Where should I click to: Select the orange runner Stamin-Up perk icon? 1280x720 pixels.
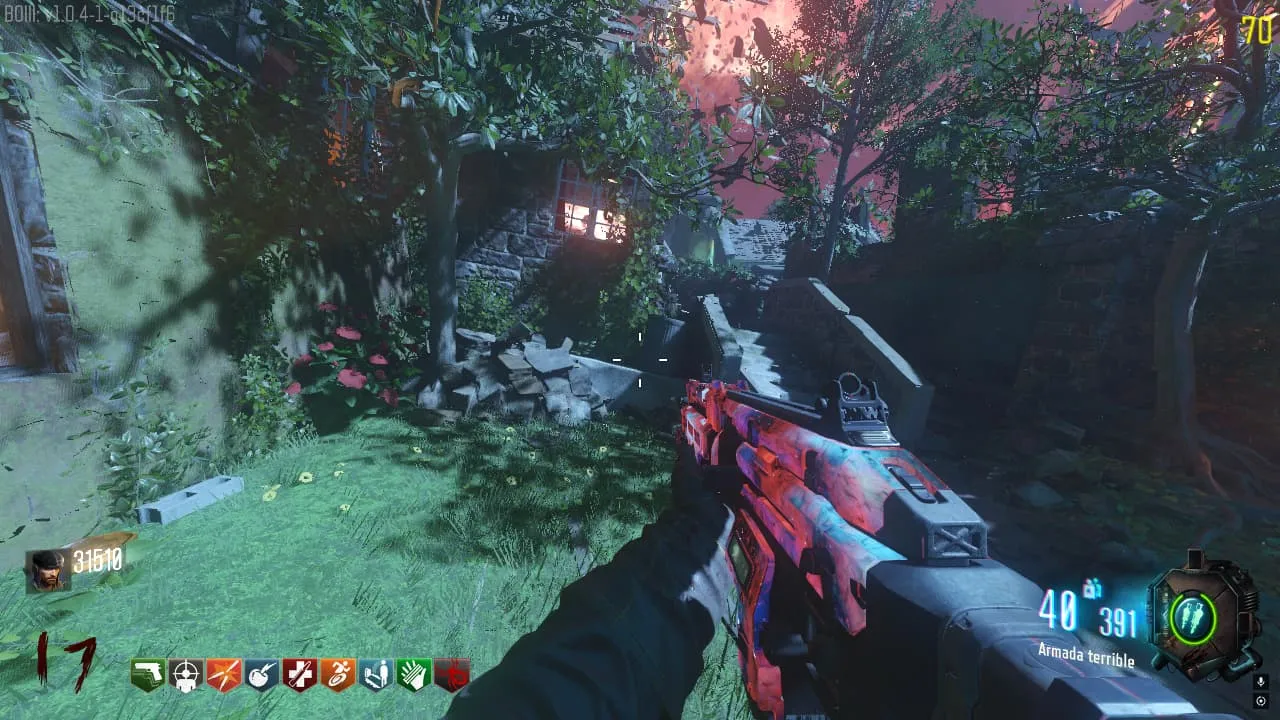tap(338, 675)
